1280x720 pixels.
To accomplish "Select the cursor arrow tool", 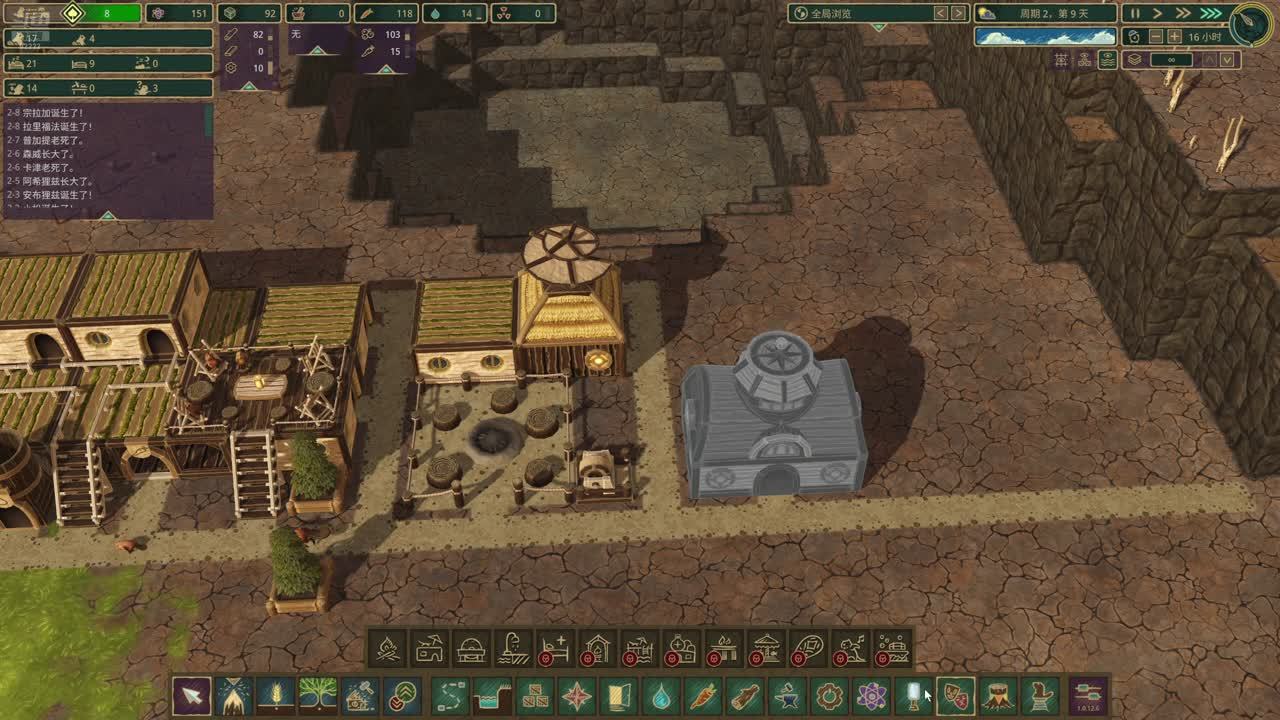I will pyautogui.click(x=191, y=695).
